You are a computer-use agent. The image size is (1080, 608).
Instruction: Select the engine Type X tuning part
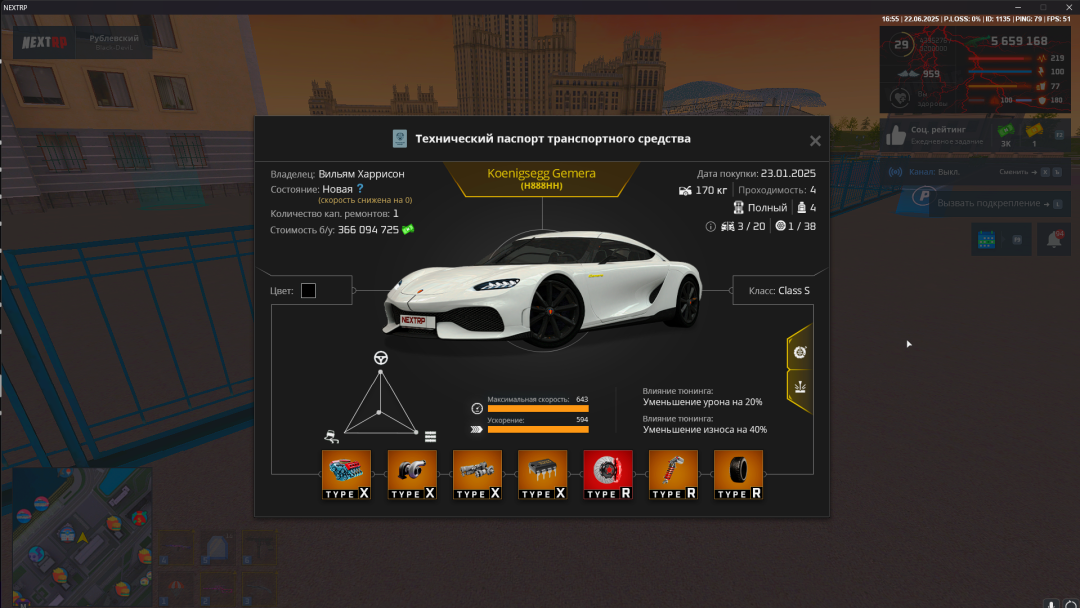[346, 474]
